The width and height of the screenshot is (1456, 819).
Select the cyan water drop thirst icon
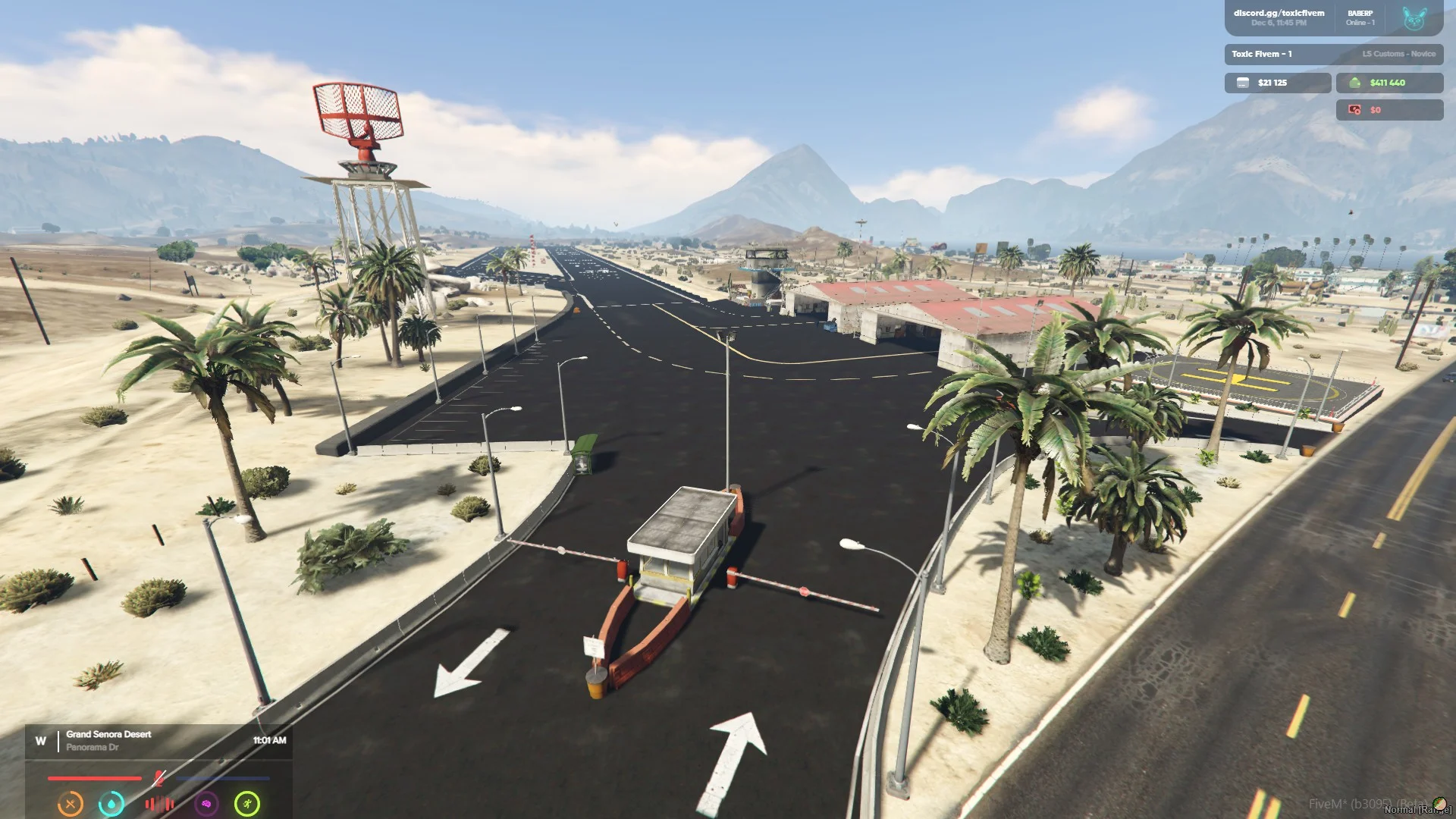click(111, 803)
